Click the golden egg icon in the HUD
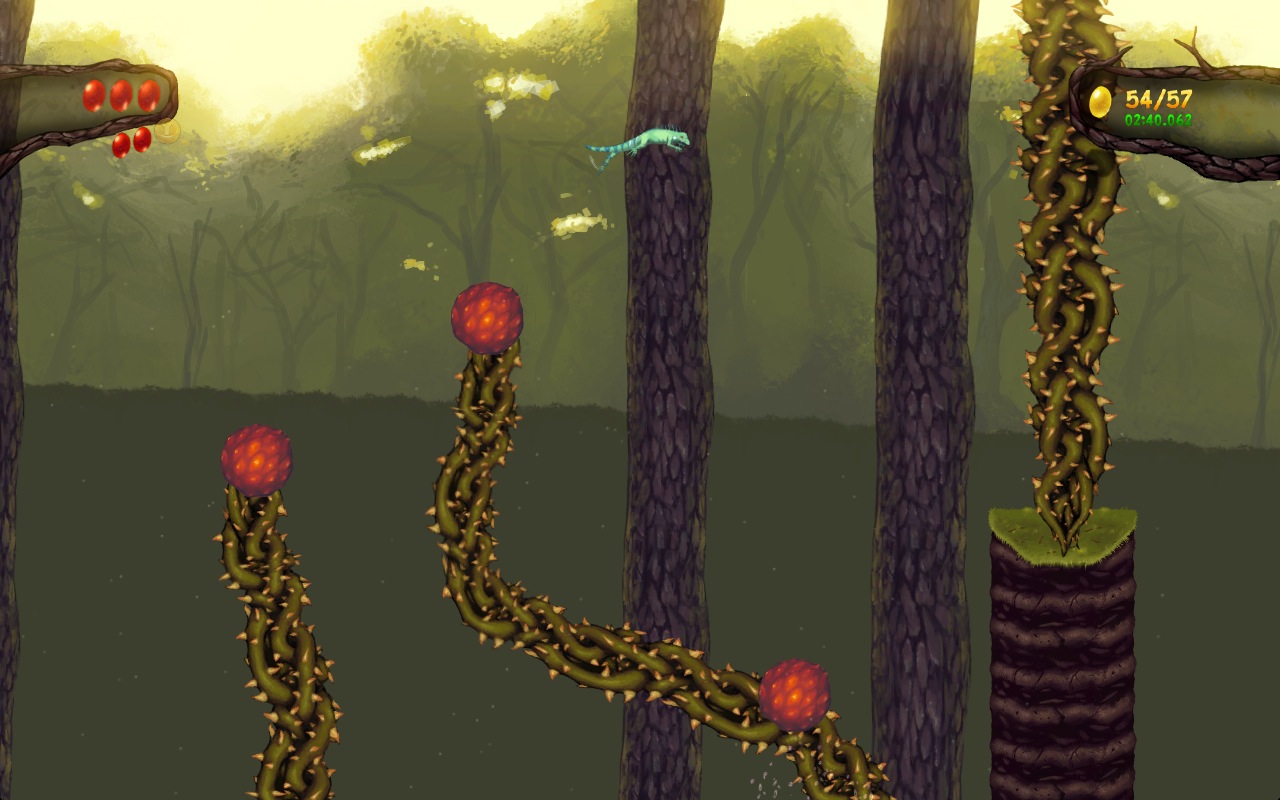Image resolution: width=1280 pixels, height=800 pixels. (1100, 99)
